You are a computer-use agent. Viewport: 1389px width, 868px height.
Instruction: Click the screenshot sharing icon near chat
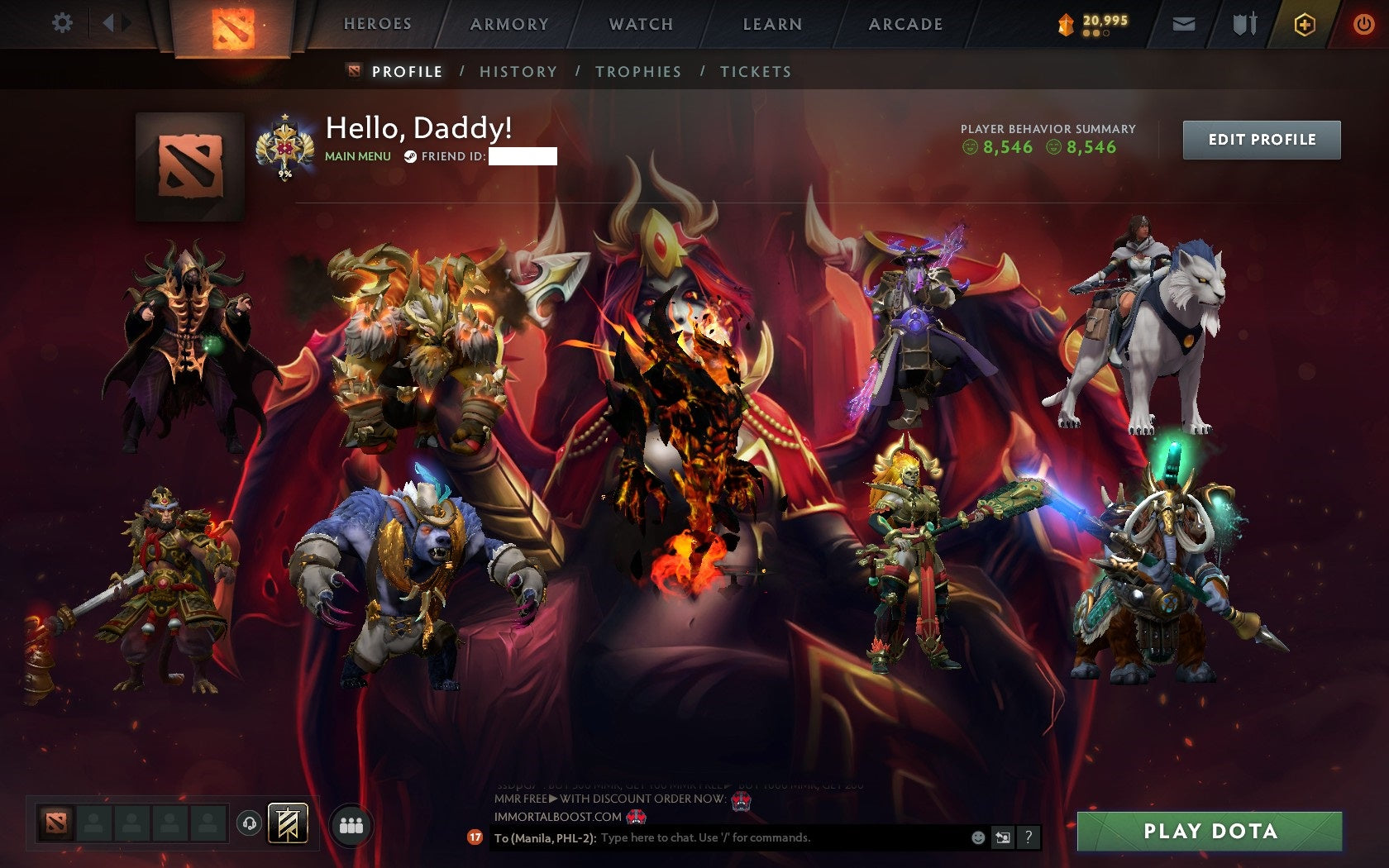pyautogui.click(x=1005, y=837)
